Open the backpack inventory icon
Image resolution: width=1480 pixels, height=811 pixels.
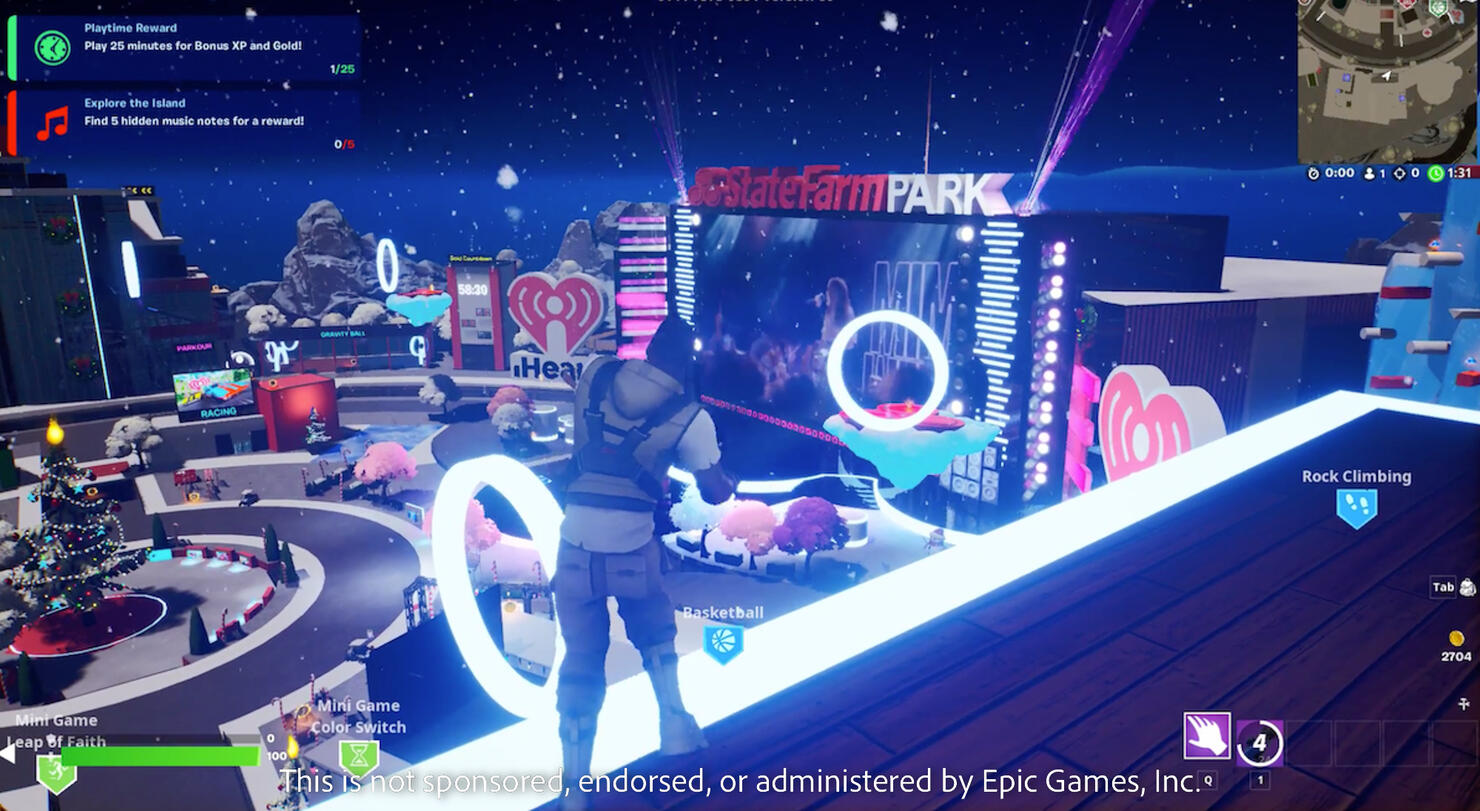pyautogui.click(x=1467, y=587)
